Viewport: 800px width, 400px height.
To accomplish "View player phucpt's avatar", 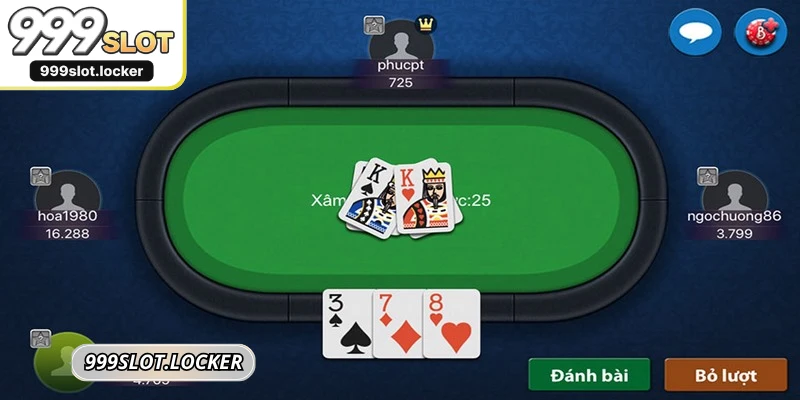I will 402,43.
